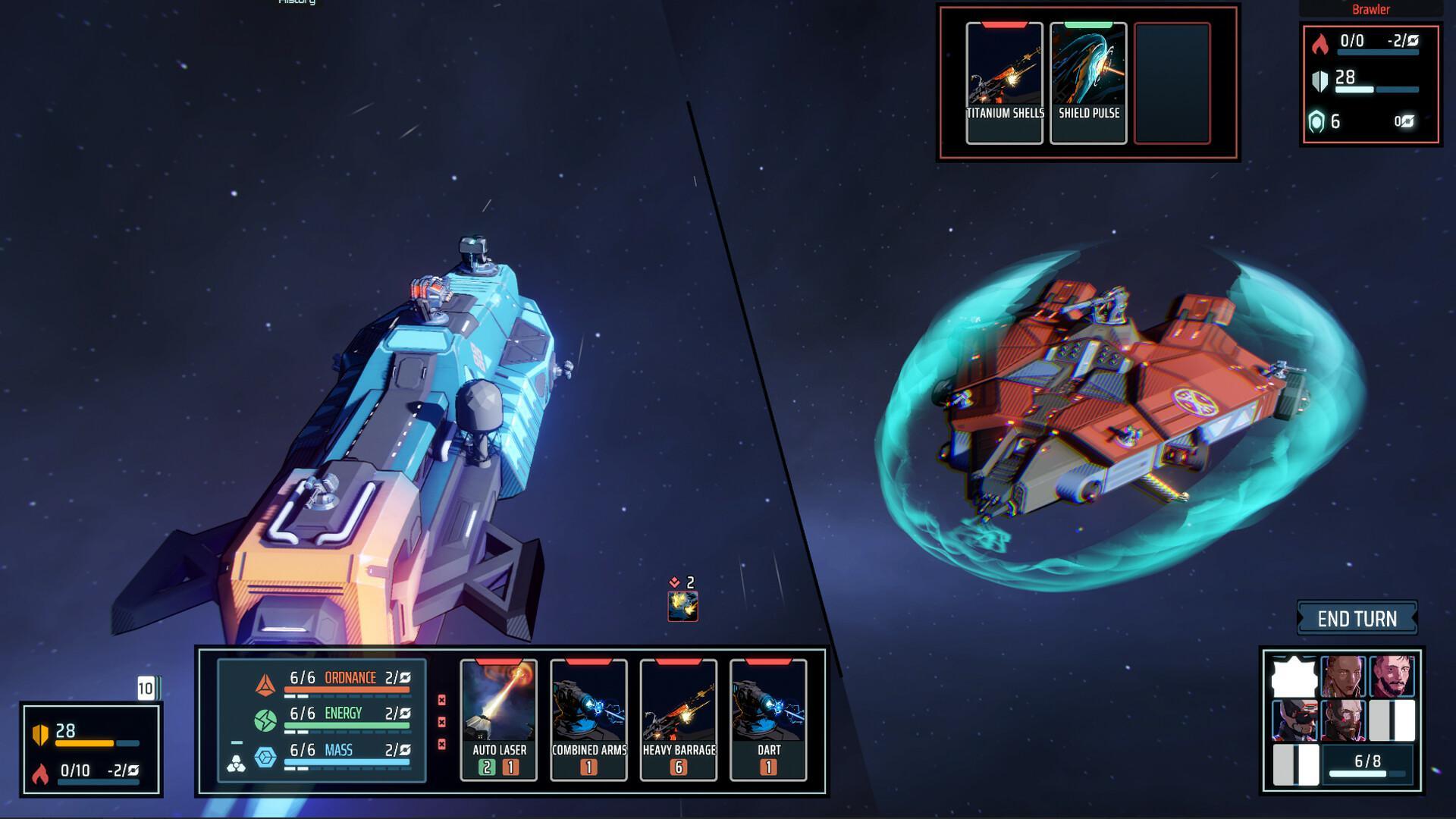The image size is (1456, 819).
Task: Inspect the enemy Shield Pulse card
Action: (1088, 82)
